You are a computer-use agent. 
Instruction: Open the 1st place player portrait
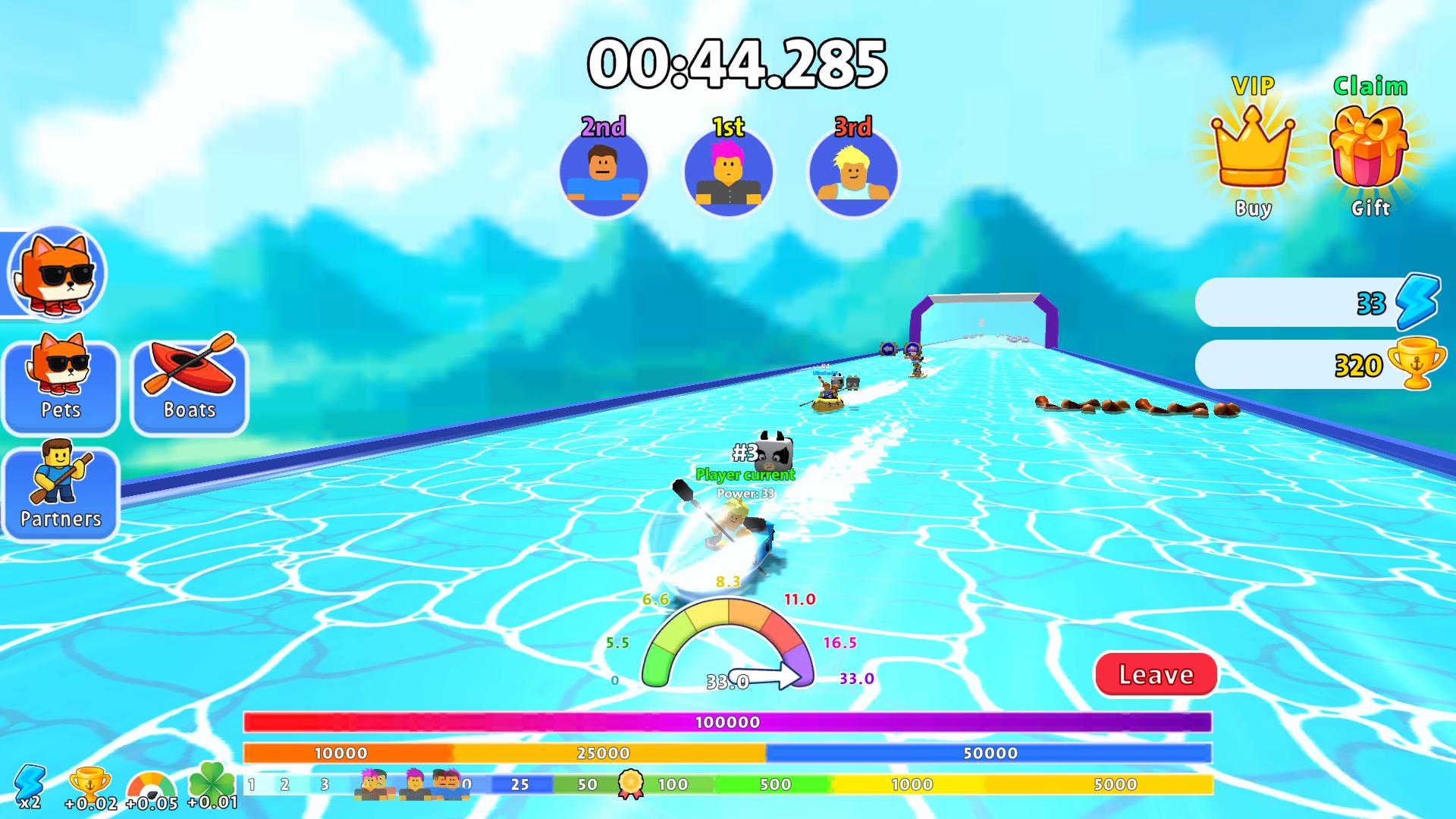(x=728, y=173)
